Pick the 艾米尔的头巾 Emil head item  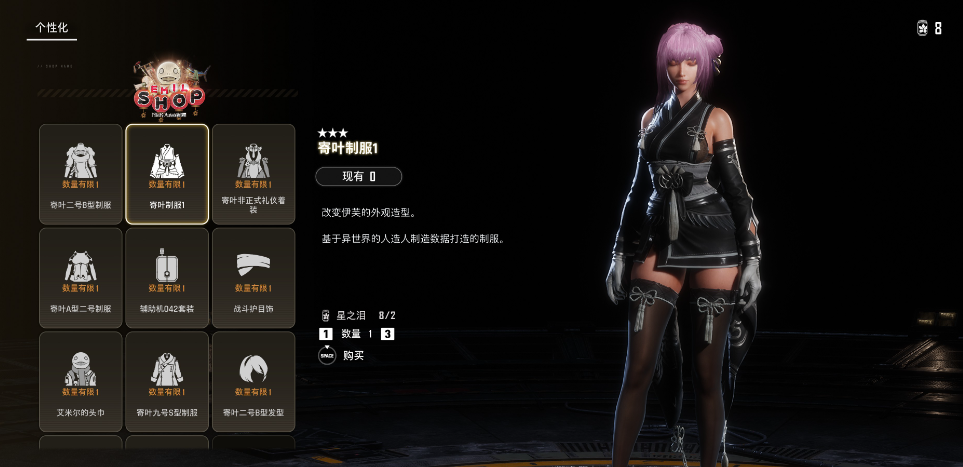pos(81,381)
